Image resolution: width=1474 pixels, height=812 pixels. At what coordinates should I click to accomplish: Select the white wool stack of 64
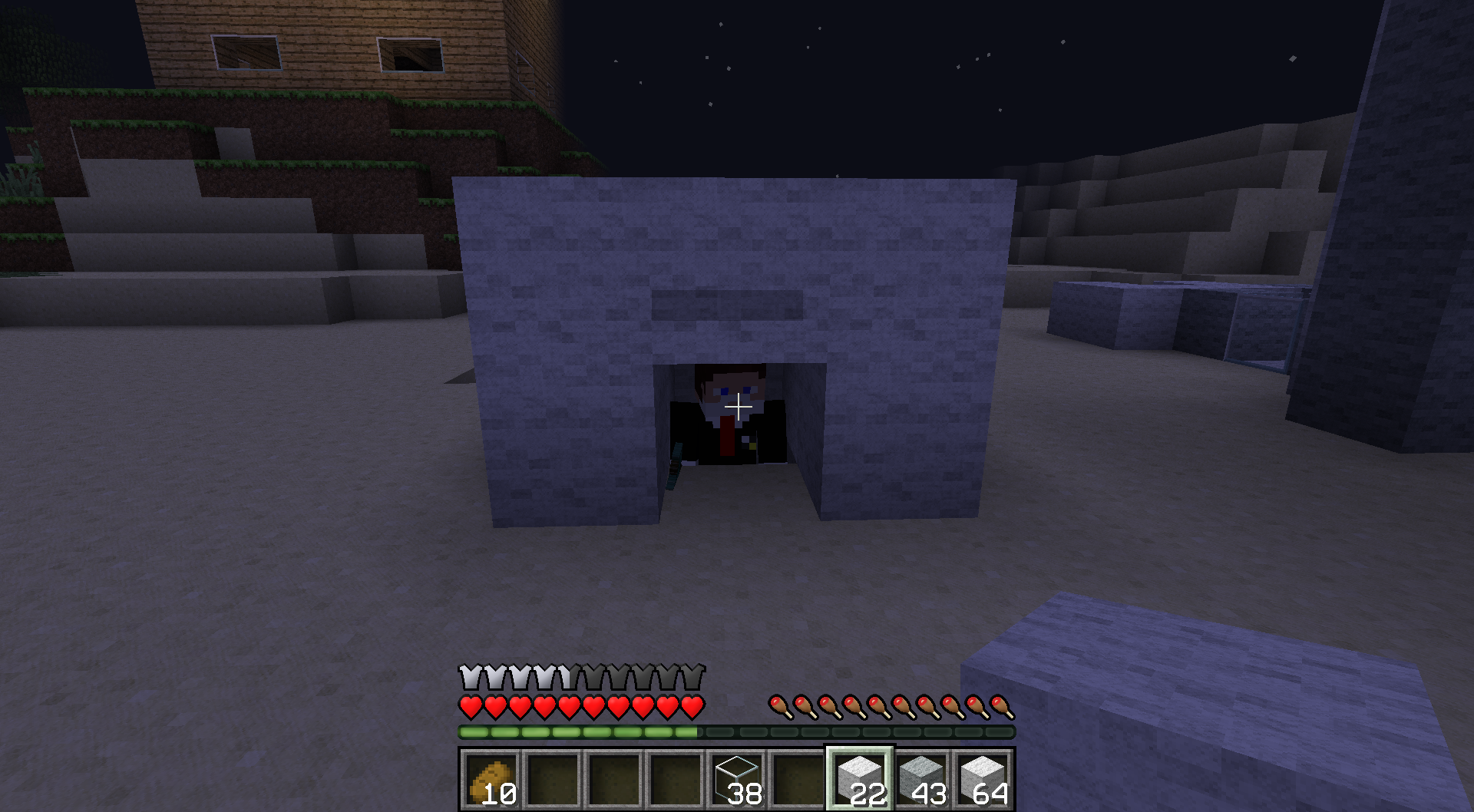pos(983,779)
